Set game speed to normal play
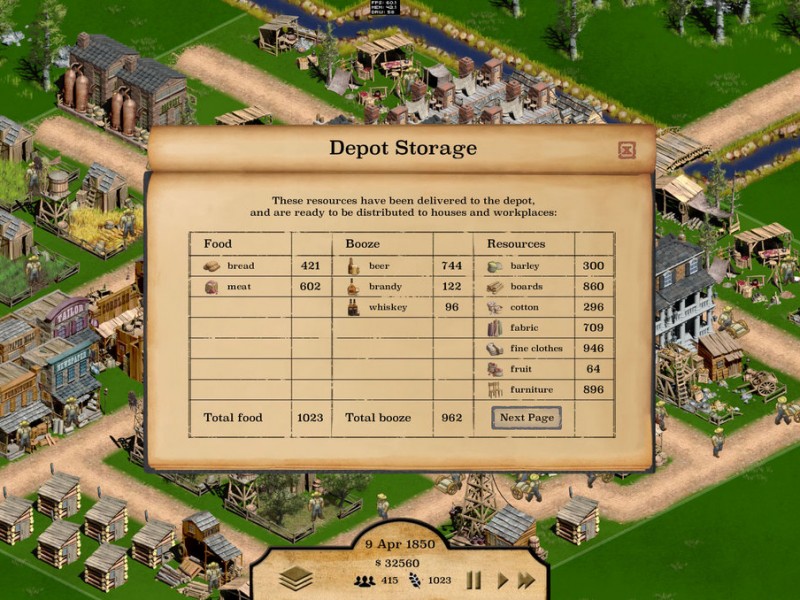This screenshot has width=800, height=600. [502, 580]
